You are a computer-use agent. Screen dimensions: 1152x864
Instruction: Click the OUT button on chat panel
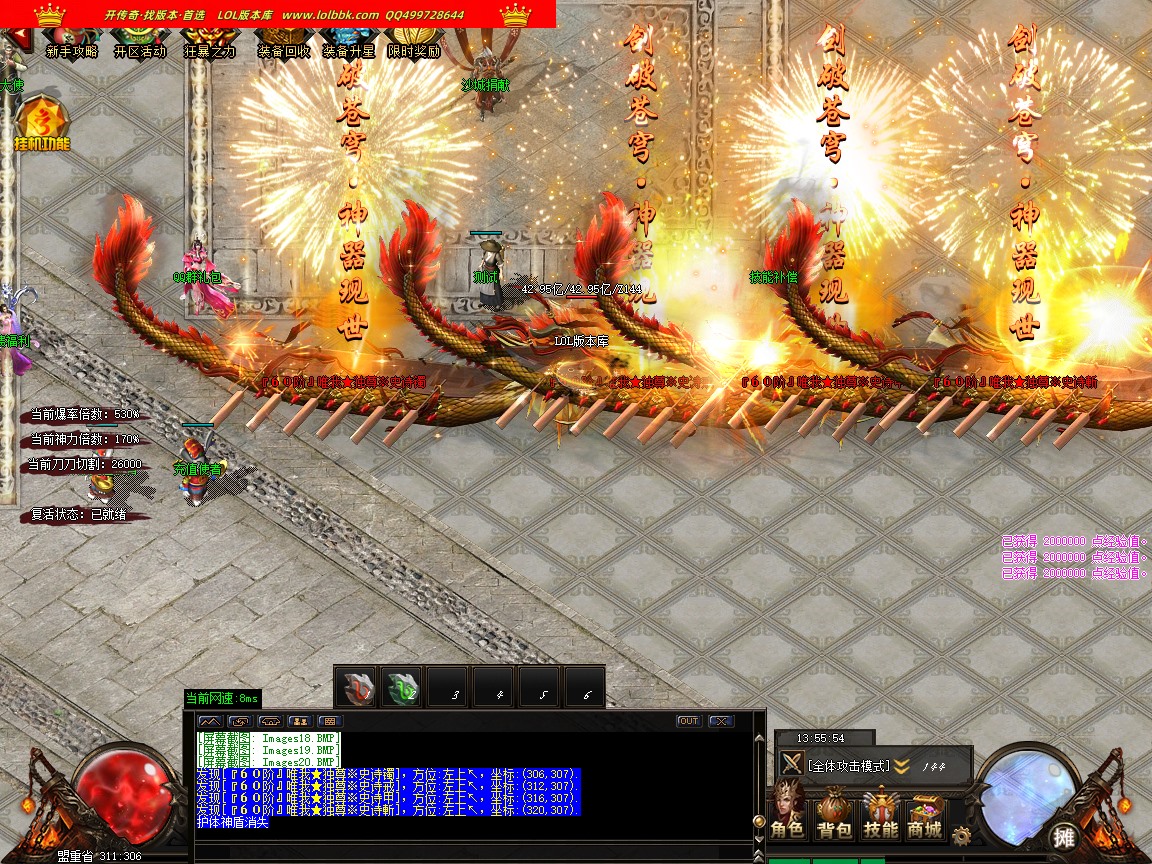point(688,721)
